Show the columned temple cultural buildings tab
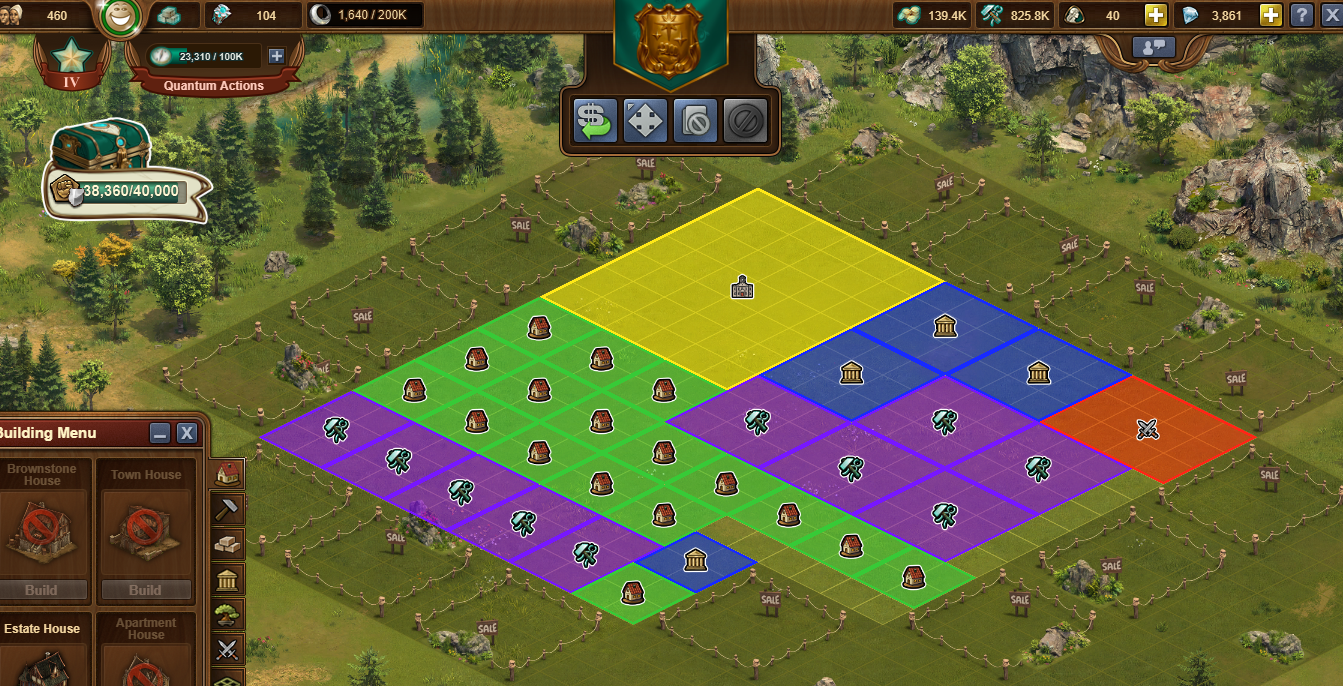1343x686 pixels. [x=229, y=578]
